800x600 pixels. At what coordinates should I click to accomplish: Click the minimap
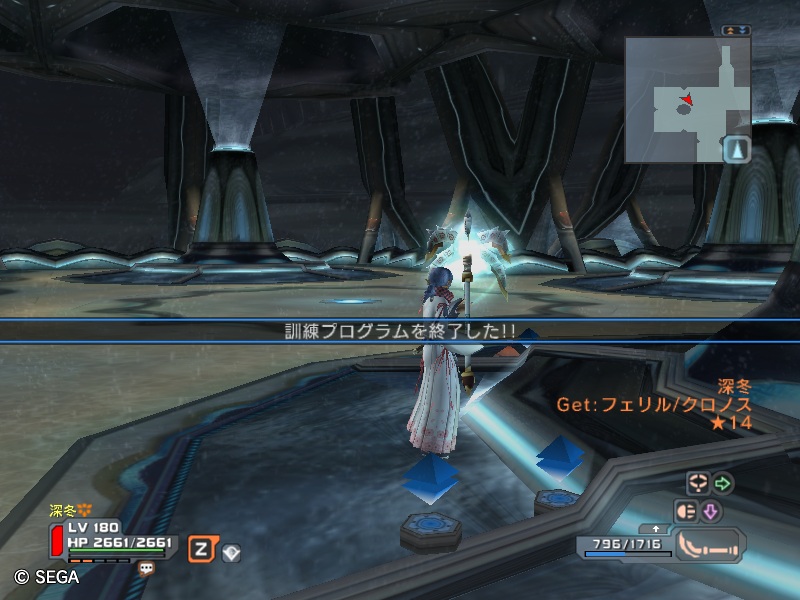pyautogui.click(x=686, y=100)
